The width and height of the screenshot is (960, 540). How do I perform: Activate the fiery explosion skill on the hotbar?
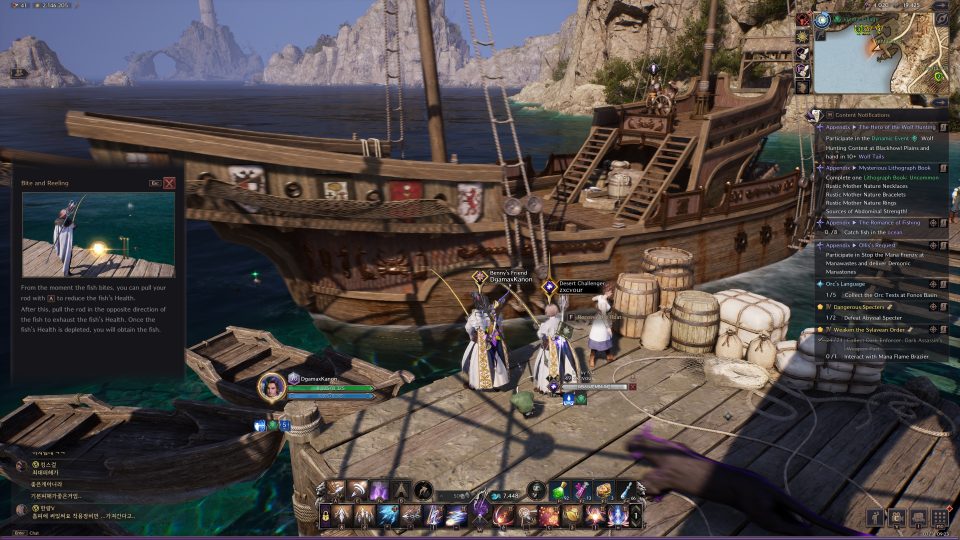(x=549, y=516)
